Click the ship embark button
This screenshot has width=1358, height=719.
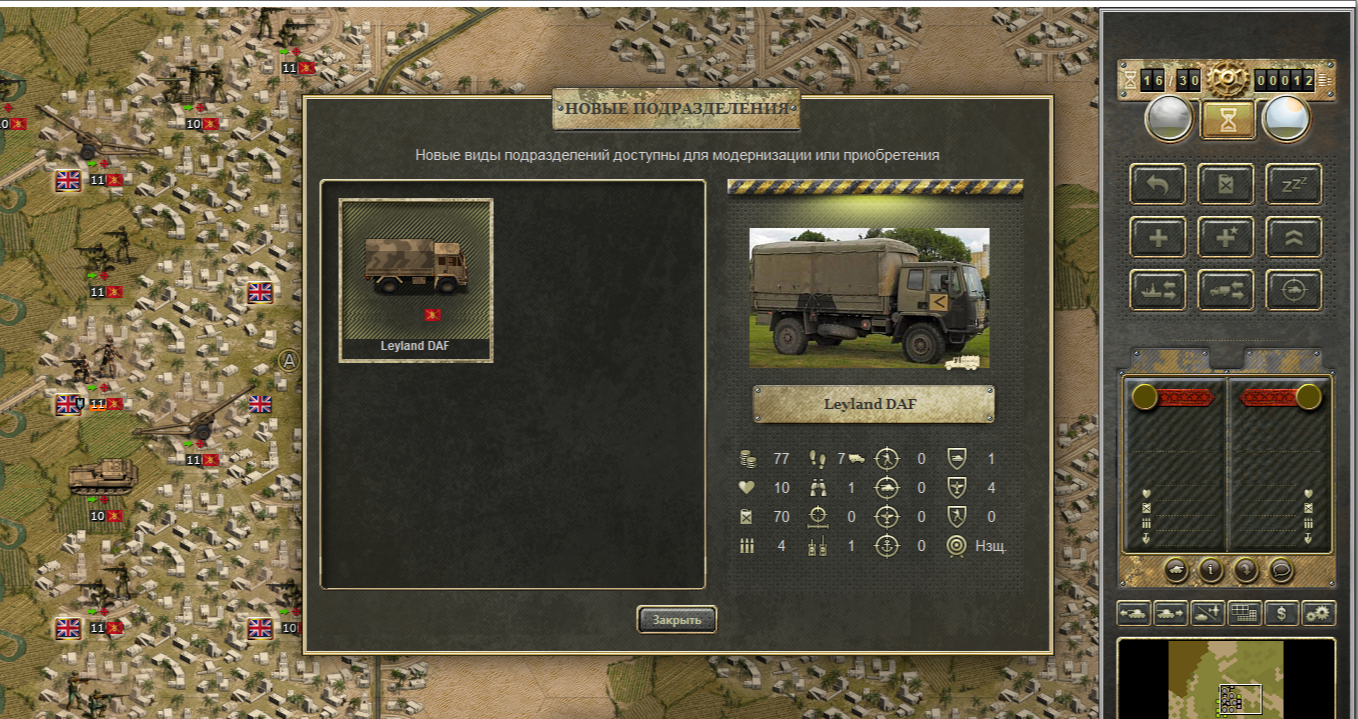[1158, 290]
